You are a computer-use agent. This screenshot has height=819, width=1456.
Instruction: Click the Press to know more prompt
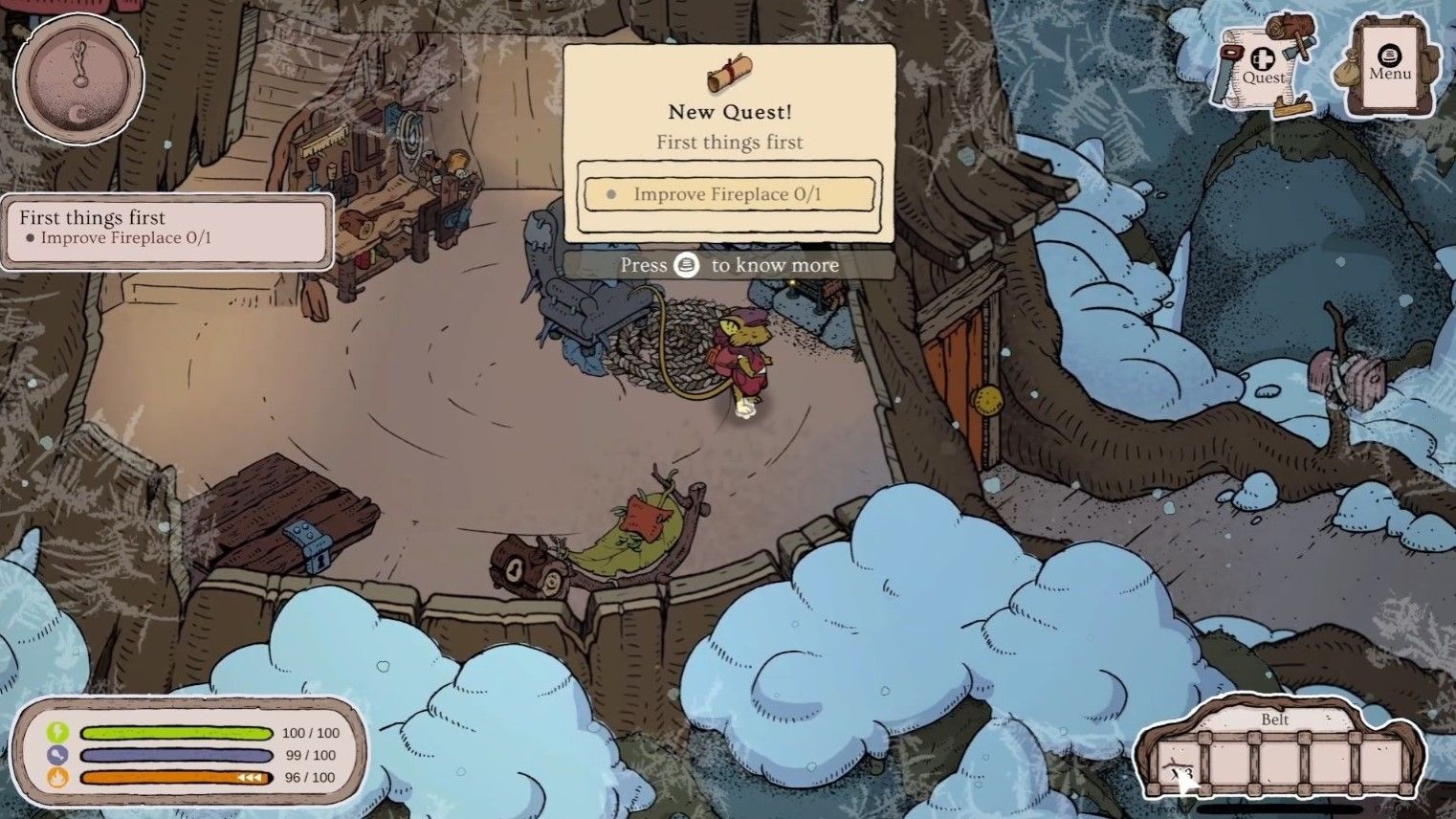(x=729, y=265)
